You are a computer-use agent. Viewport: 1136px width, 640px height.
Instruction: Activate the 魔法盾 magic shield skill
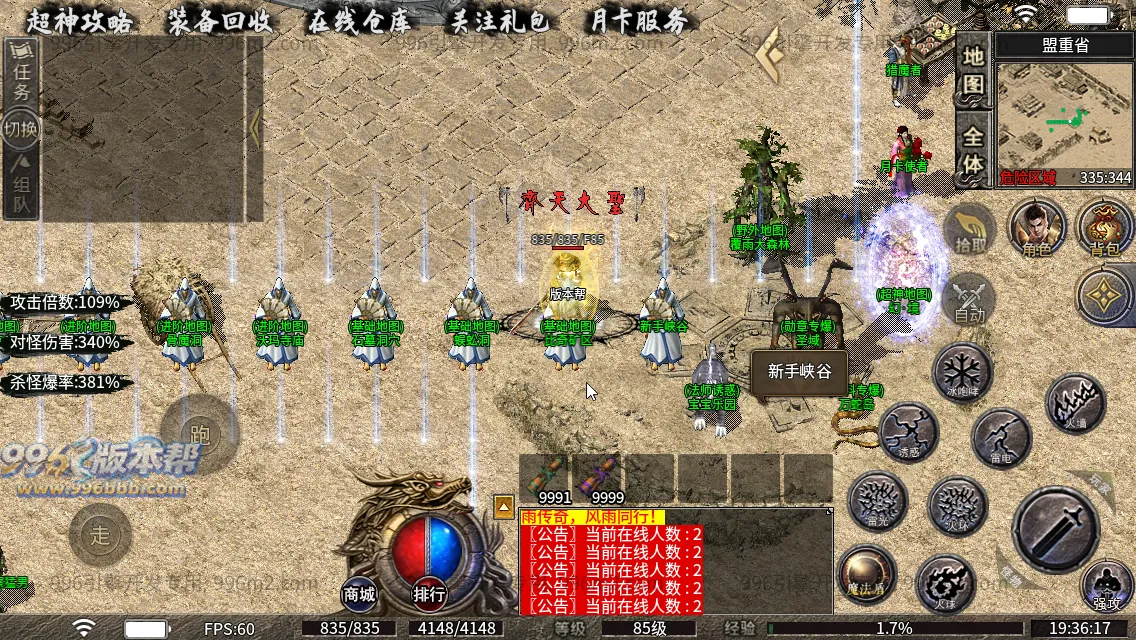[x=866, y=574]
